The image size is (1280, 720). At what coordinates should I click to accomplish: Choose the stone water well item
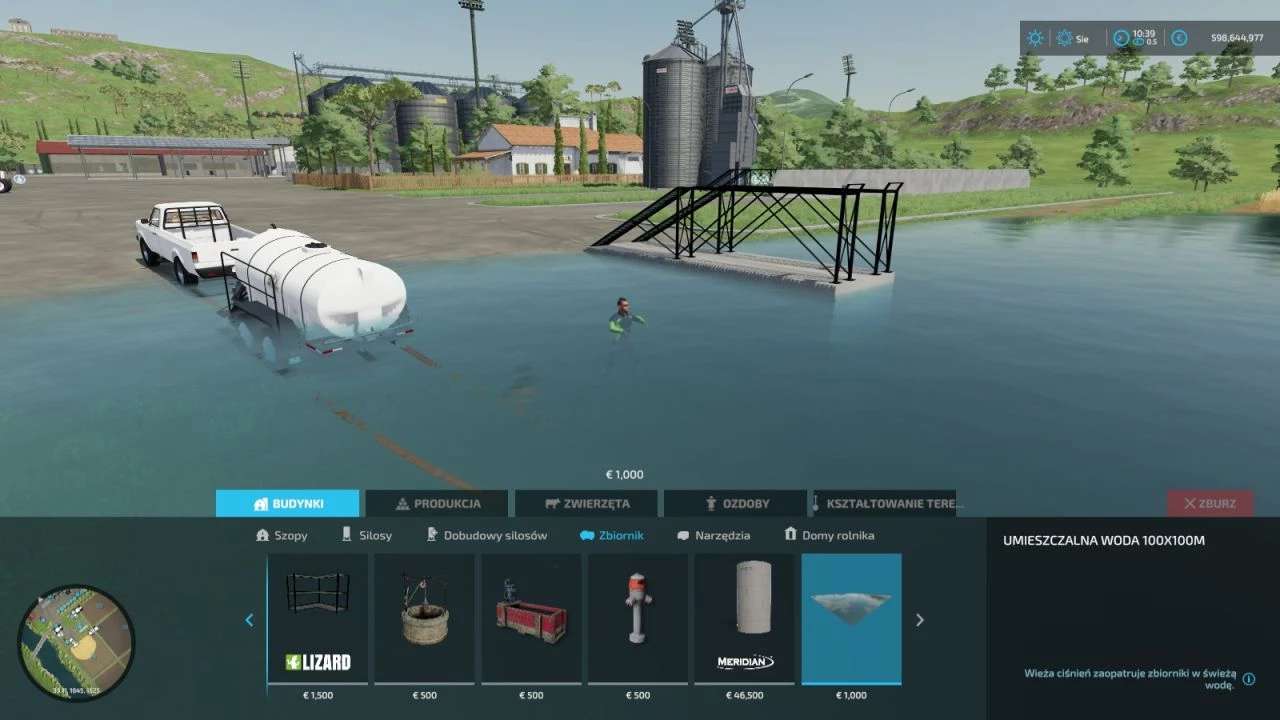pyautogui.click(x=425, y=618)
